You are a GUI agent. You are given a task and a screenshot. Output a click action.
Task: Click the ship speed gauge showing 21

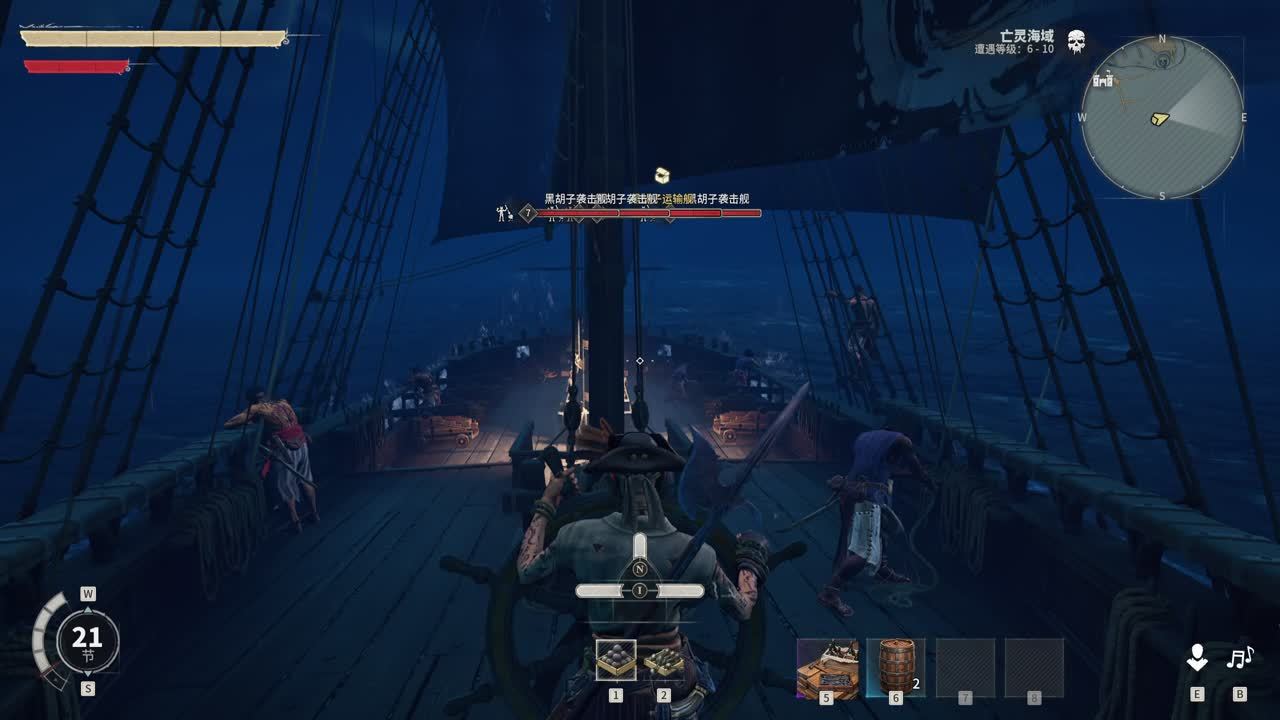[87, 640]
